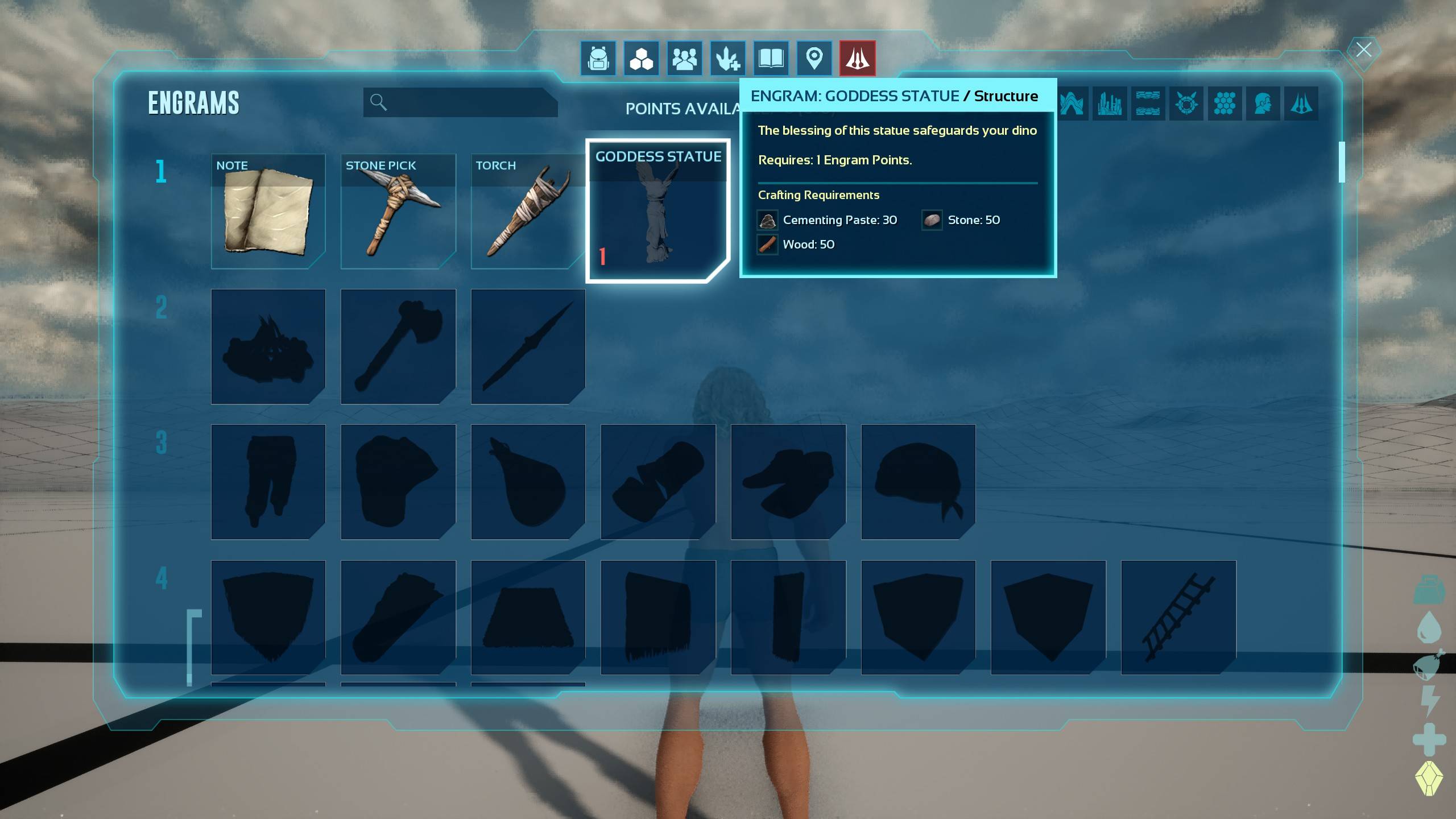Filter engrams by the city skyline icon

pos(1109,104)
